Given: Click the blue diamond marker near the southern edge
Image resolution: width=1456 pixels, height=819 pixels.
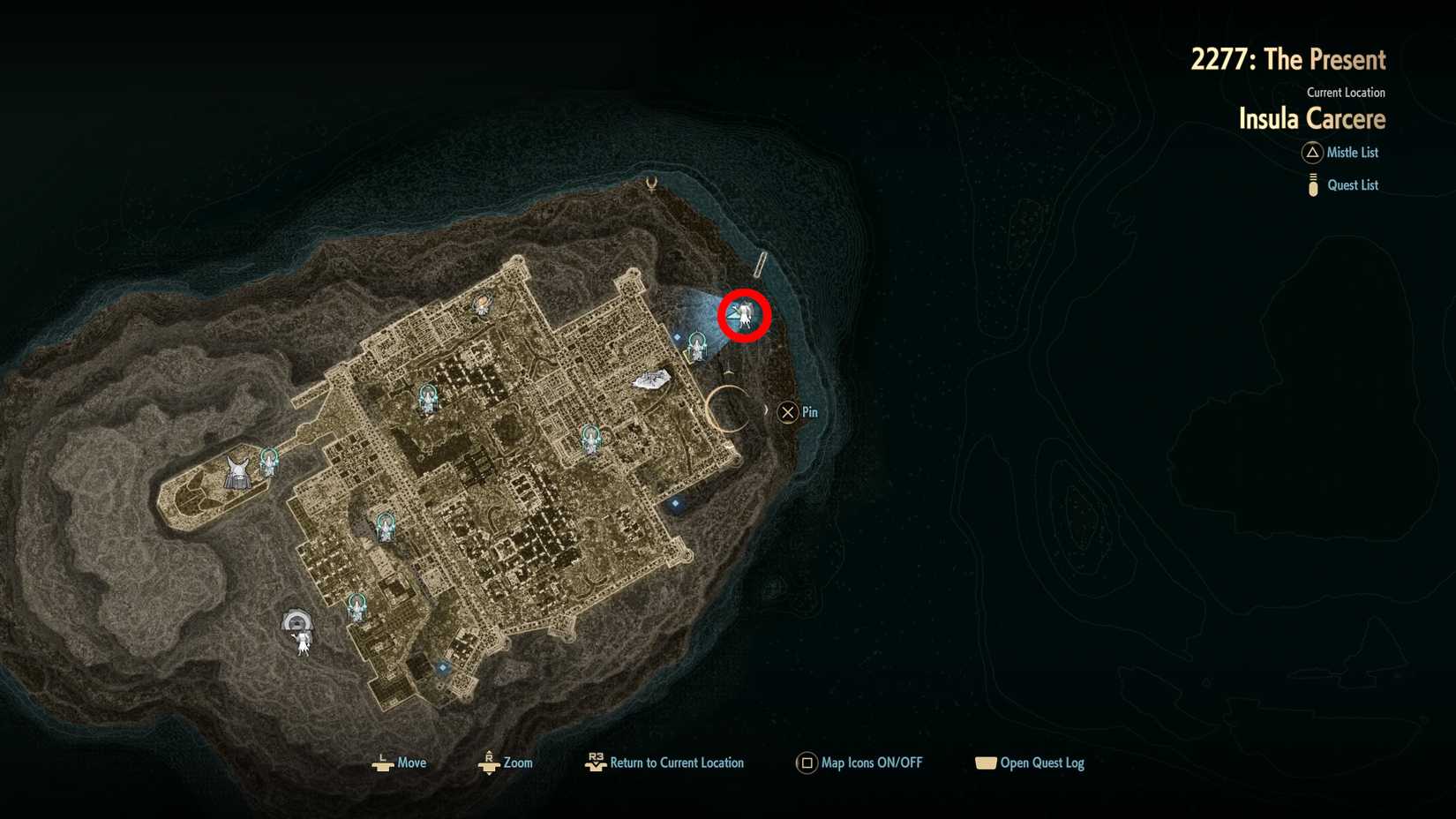Looking at the screenshot, I should [440, 668].
